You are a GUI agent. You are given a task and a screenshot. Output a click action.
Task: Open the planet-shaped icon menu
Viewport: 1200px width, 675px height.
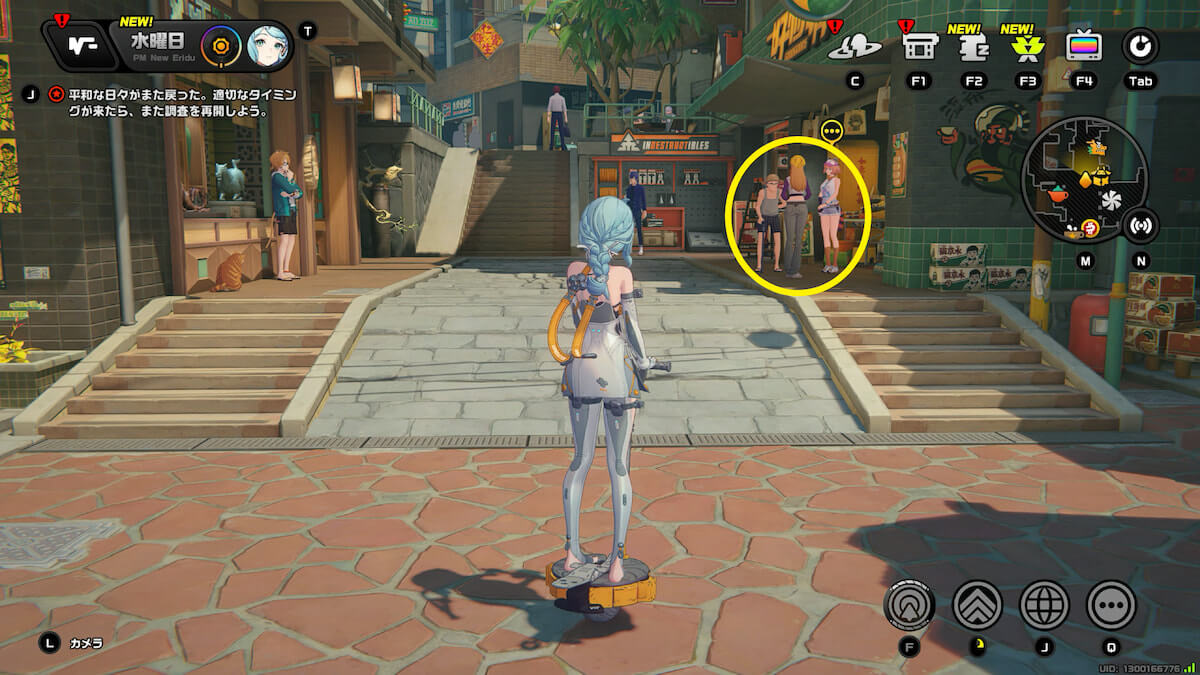tap(854, 46)
